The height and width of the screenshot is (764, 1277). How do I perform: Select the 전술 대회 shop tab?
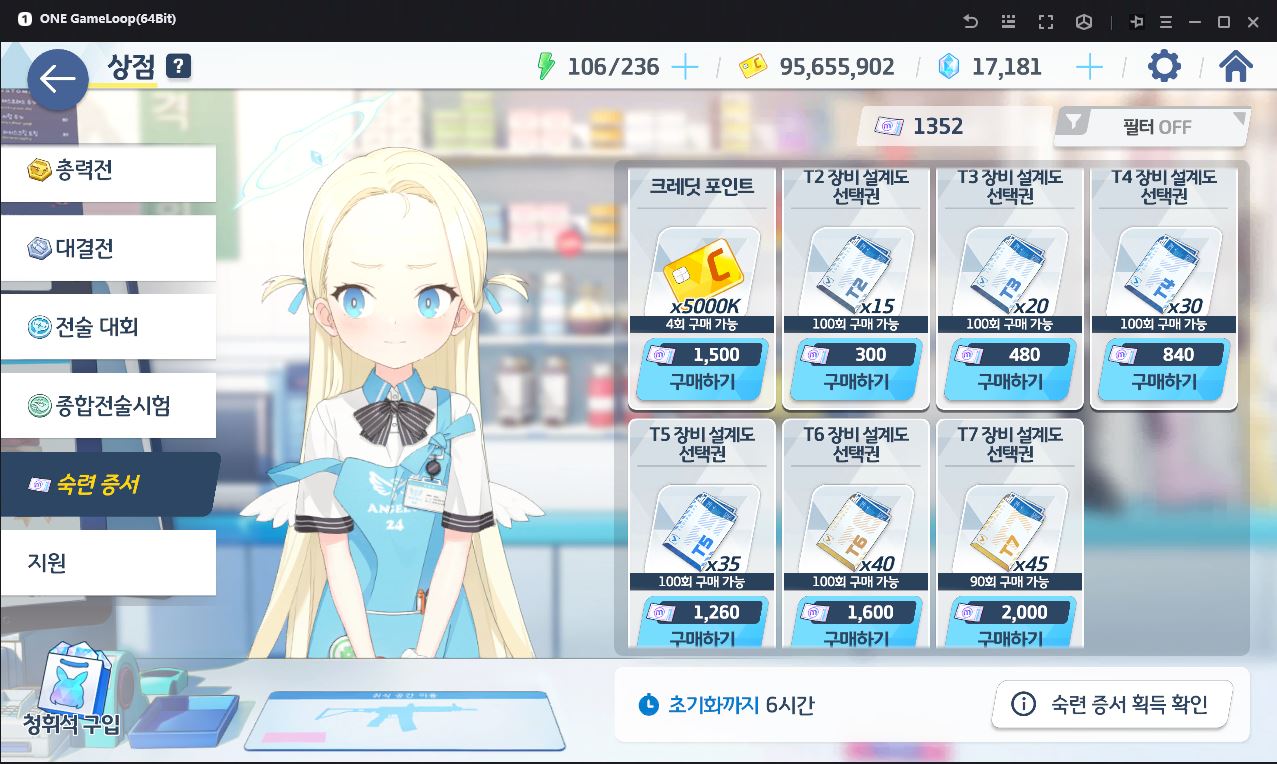tap(108, 327)
